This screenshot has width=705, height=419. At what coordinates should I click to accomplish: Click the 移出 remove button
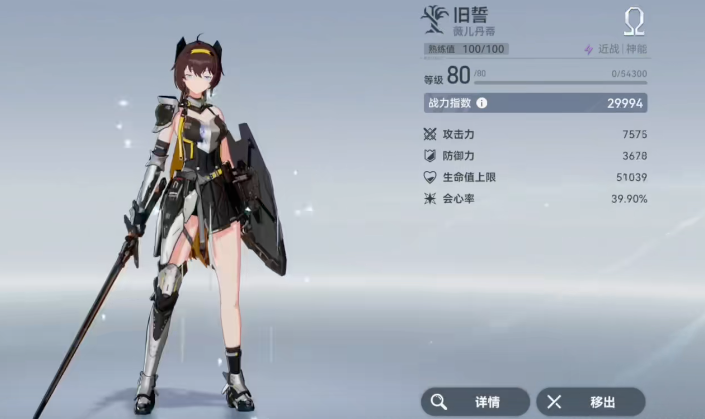[x=590, y=402]
